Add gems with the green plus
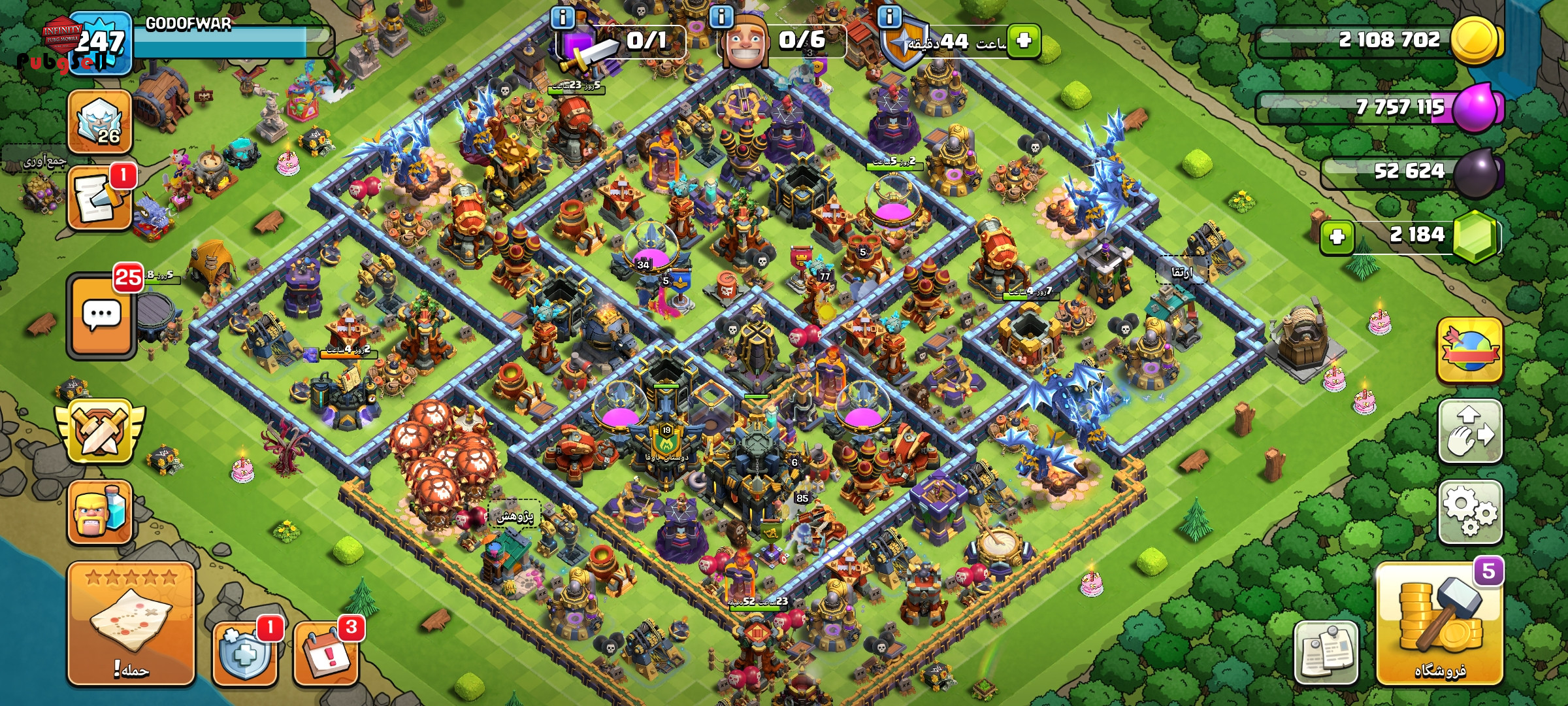 pos(1337,236)
